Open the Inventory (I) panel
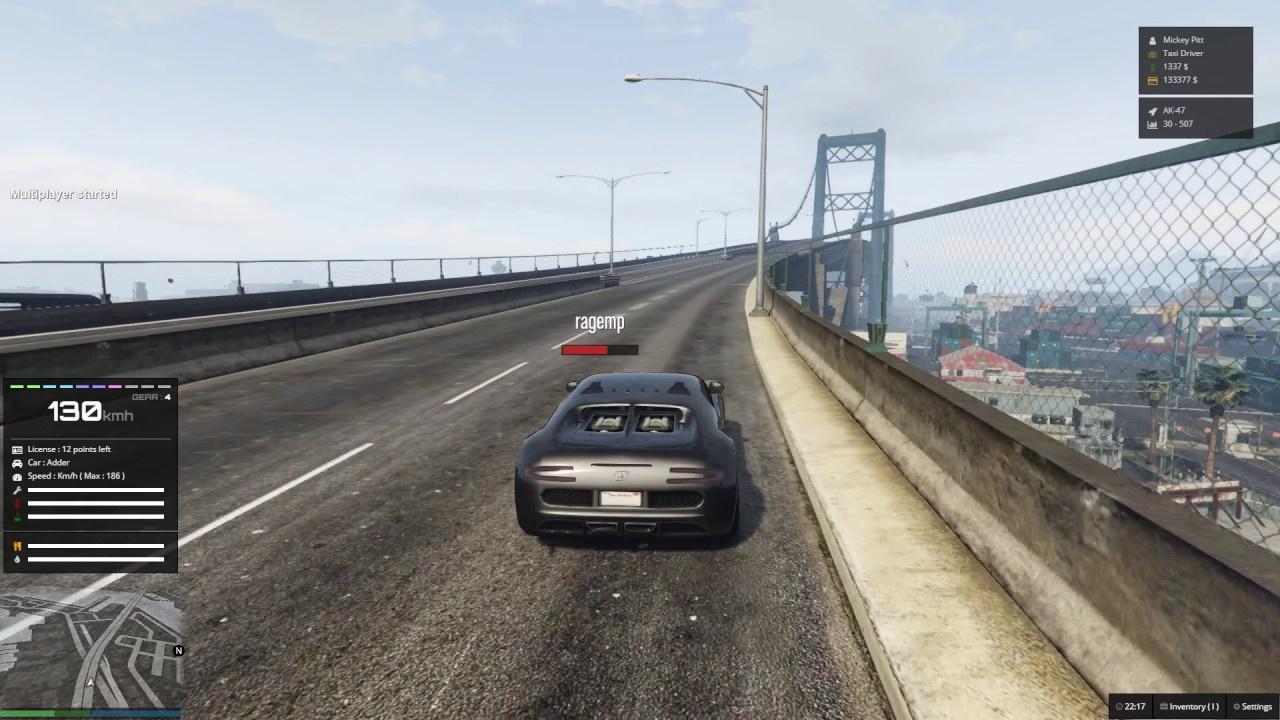The height and width of the screenshot is (720, 1280). (x=1190, y=706)
